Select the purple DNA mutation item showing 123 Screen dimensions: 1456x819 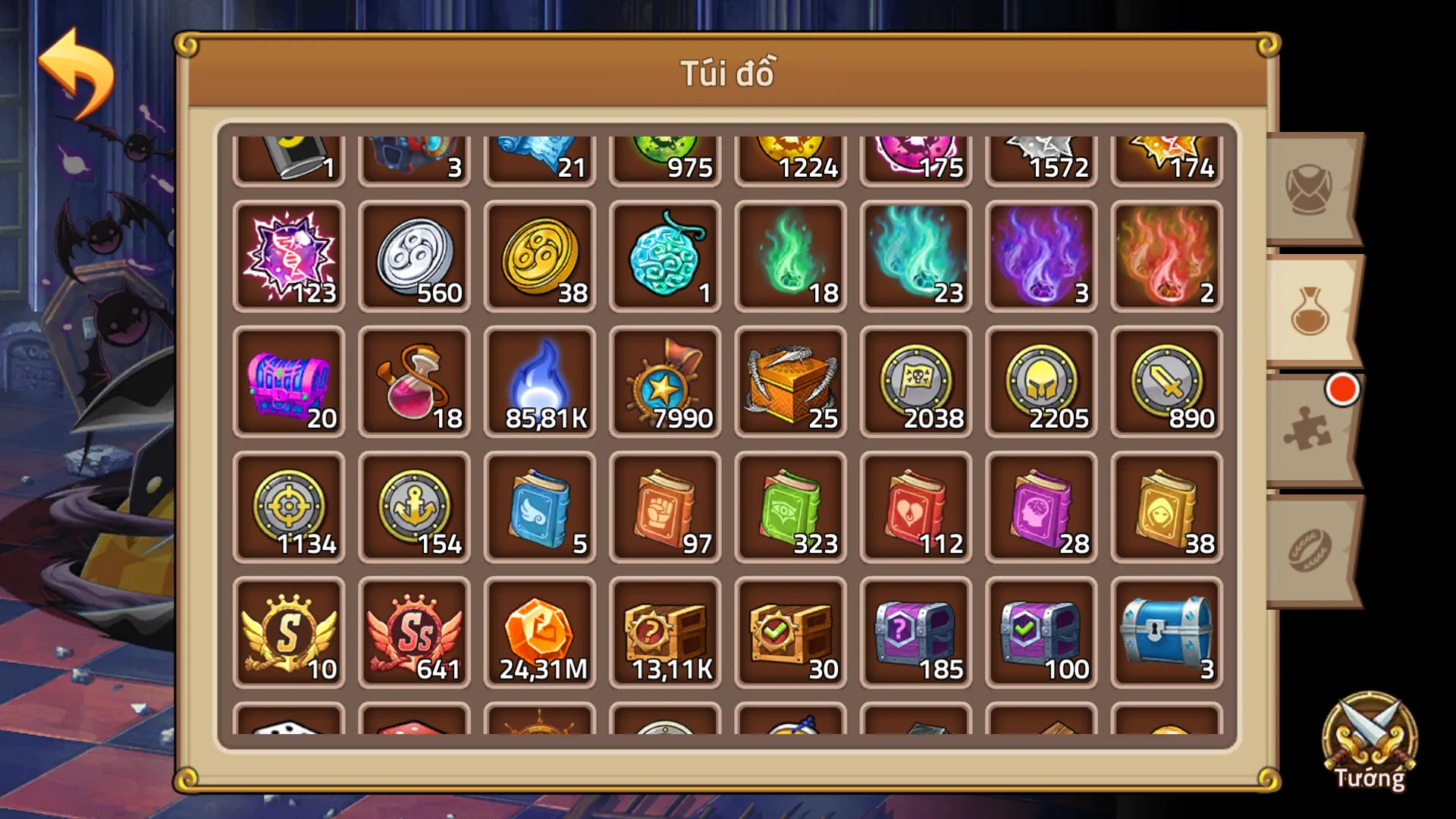point(289,254)
